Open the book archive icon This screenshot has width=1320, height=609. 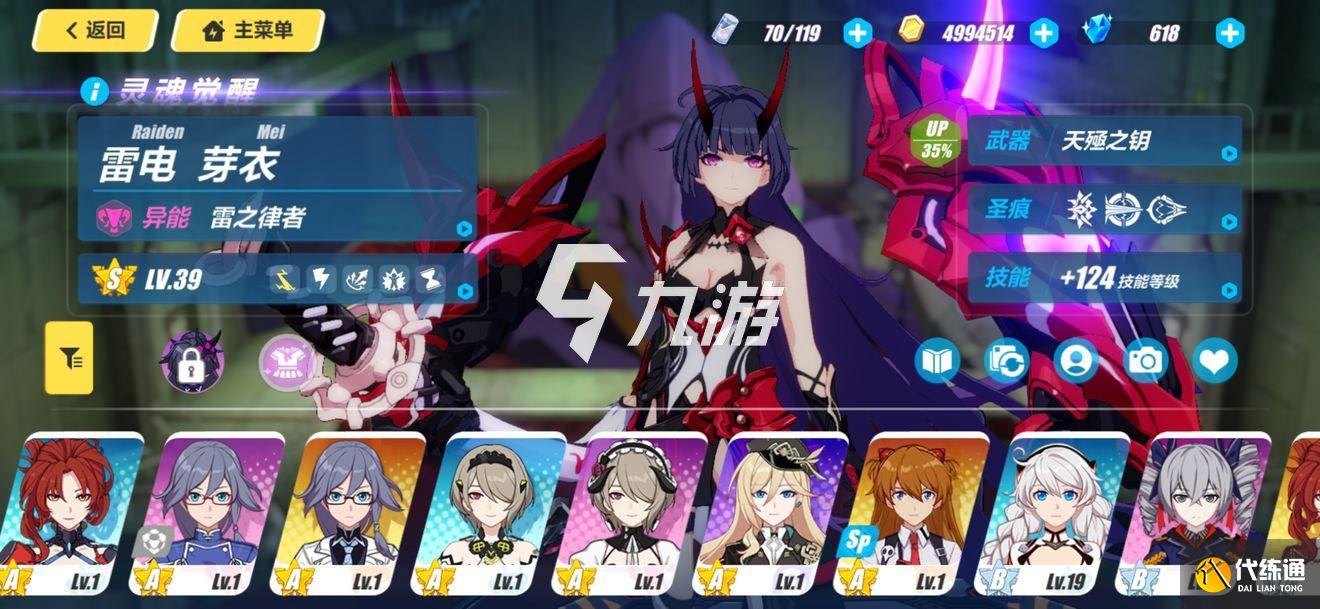(936, 361)
